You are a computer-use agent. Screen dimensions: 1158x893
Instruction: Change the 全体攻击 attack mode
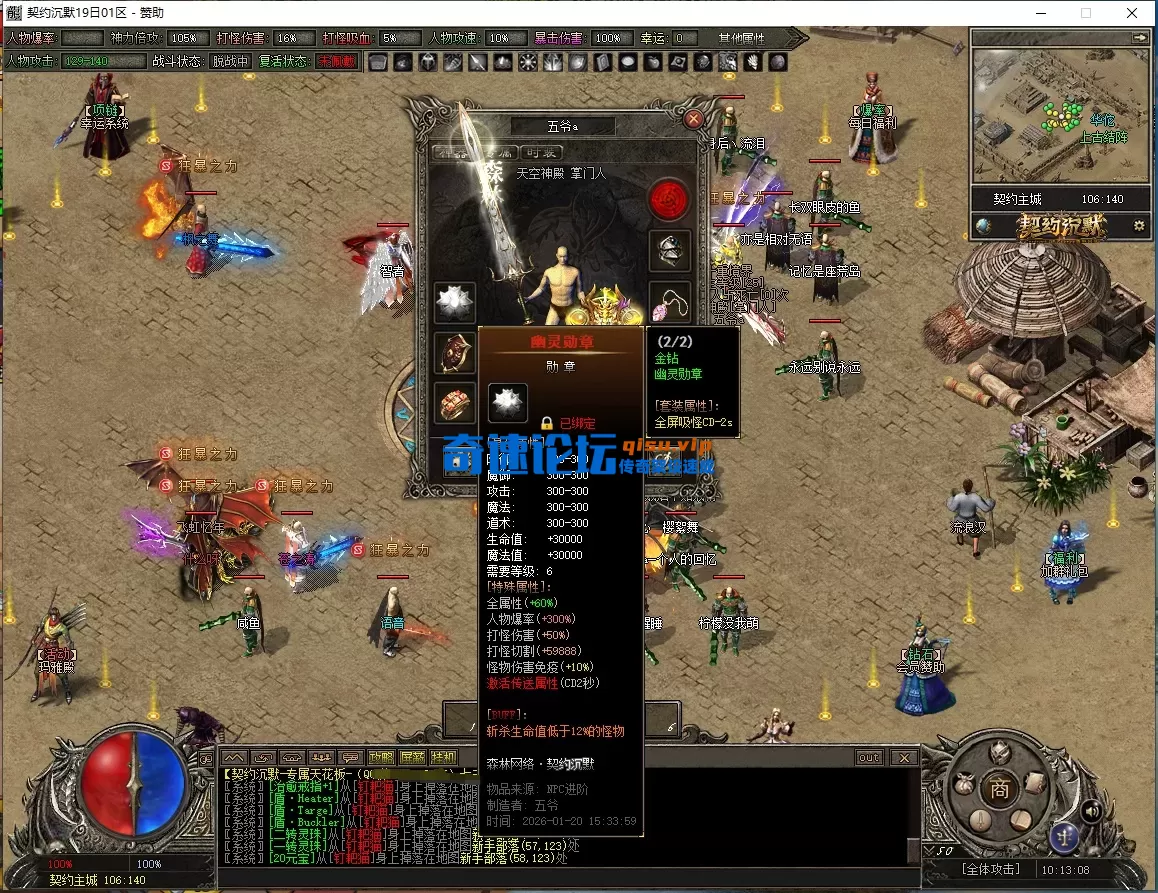pyautogui.click(x=993, y=869)
